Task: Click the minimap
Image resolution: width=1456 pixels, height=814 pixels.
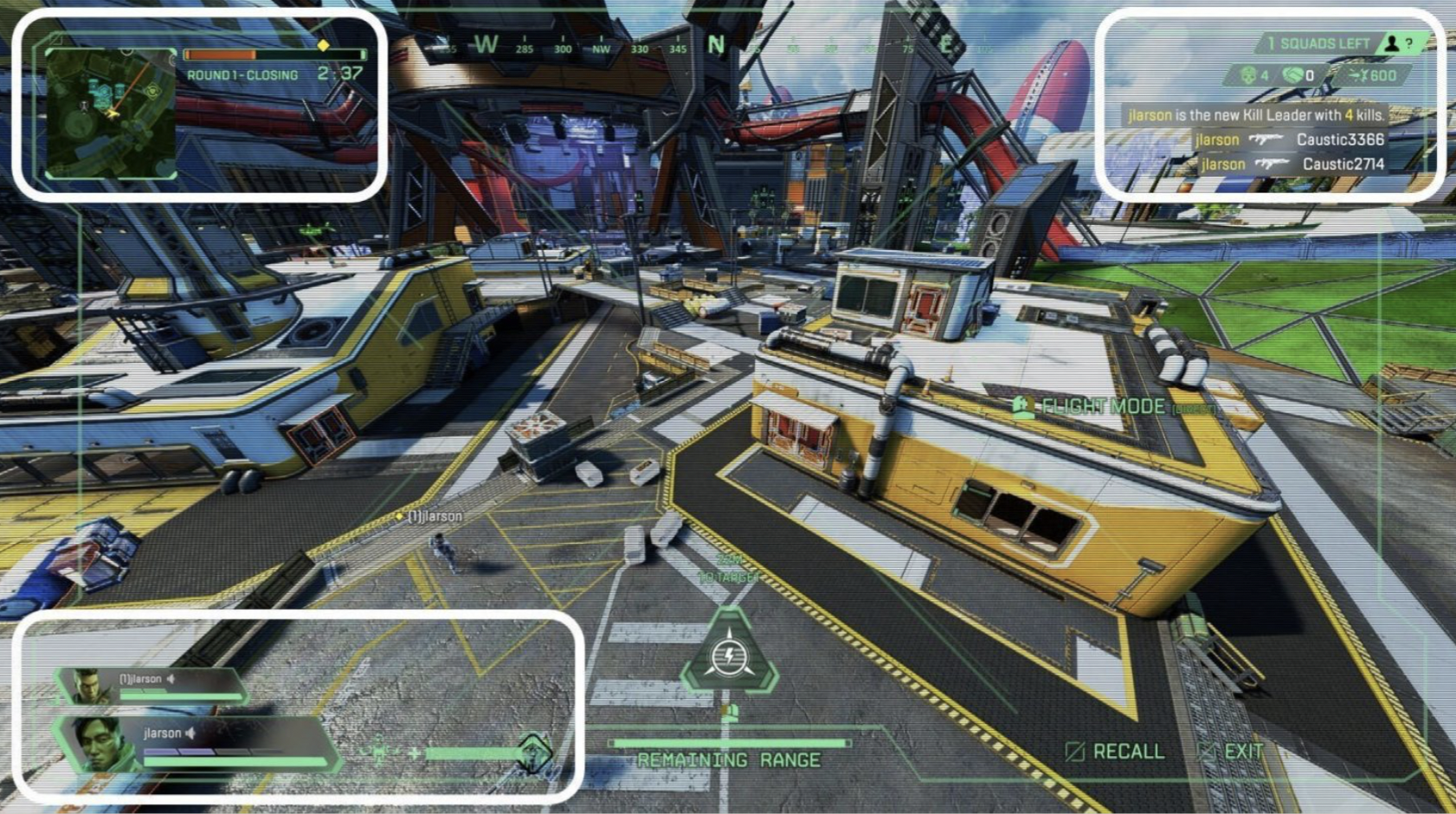Action: [111, 113]
